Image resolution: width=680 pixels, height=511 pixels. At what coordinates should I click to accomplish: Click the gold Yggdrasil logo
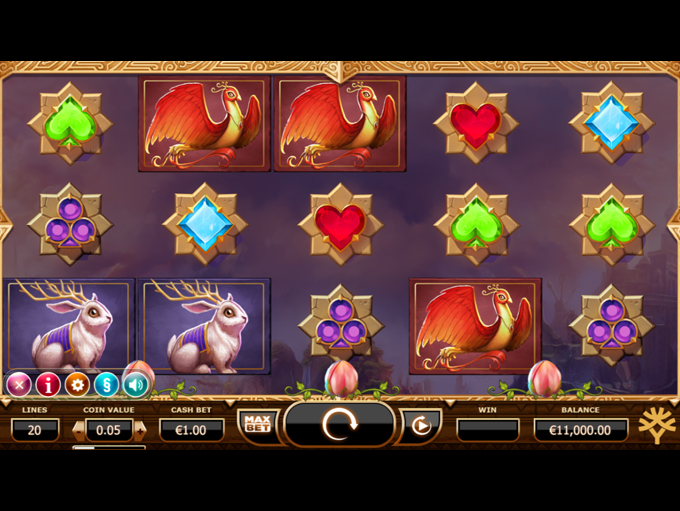[x=656, y=424]
